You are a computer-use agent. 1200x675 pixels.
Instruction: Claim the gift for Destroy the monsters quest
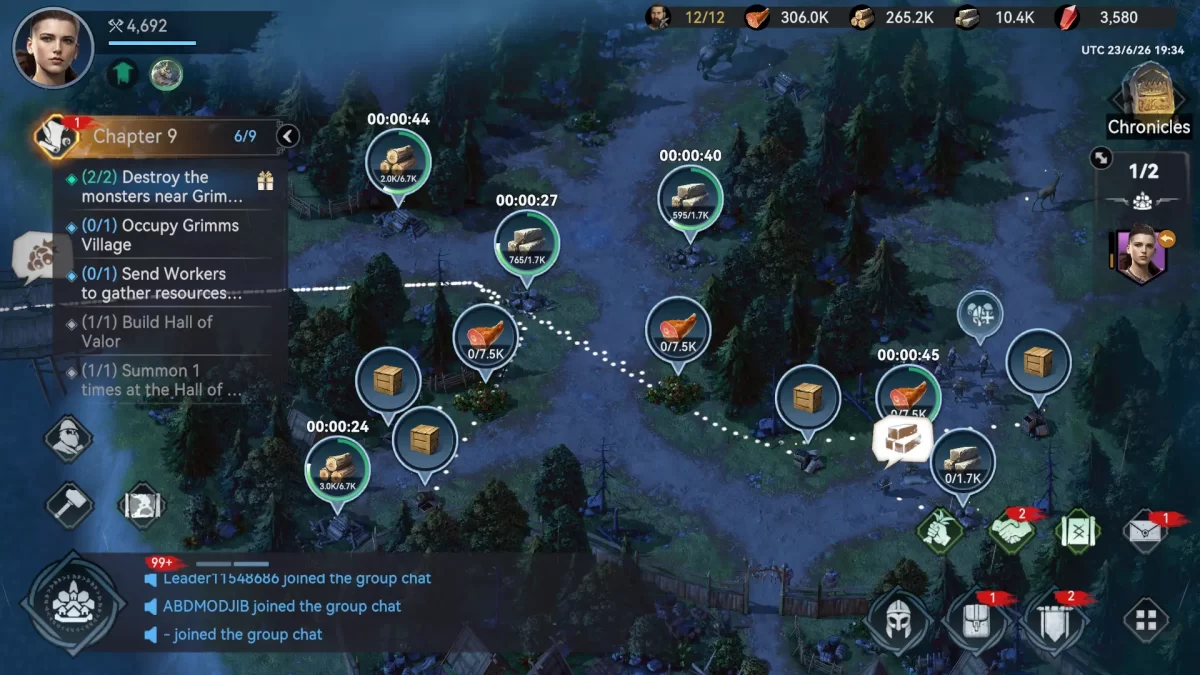265,181
